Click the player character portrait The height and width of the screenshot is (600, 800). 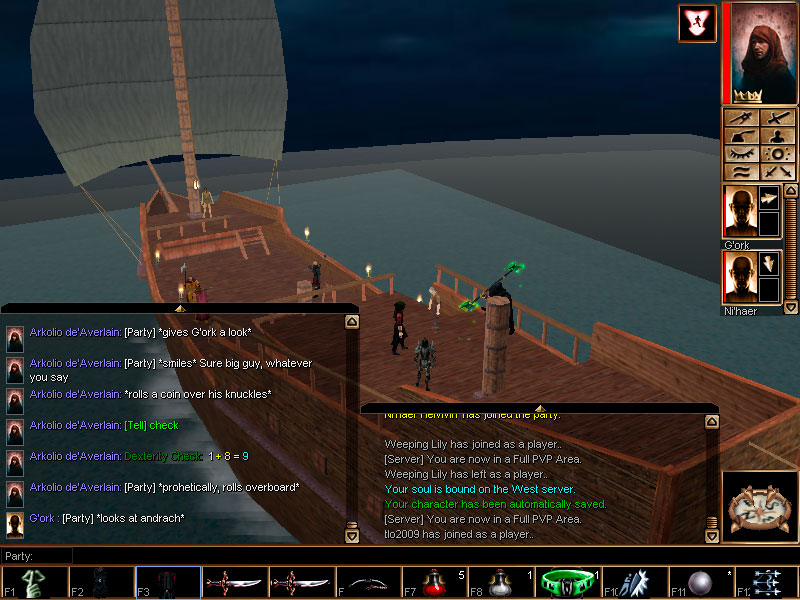point(758,52)
